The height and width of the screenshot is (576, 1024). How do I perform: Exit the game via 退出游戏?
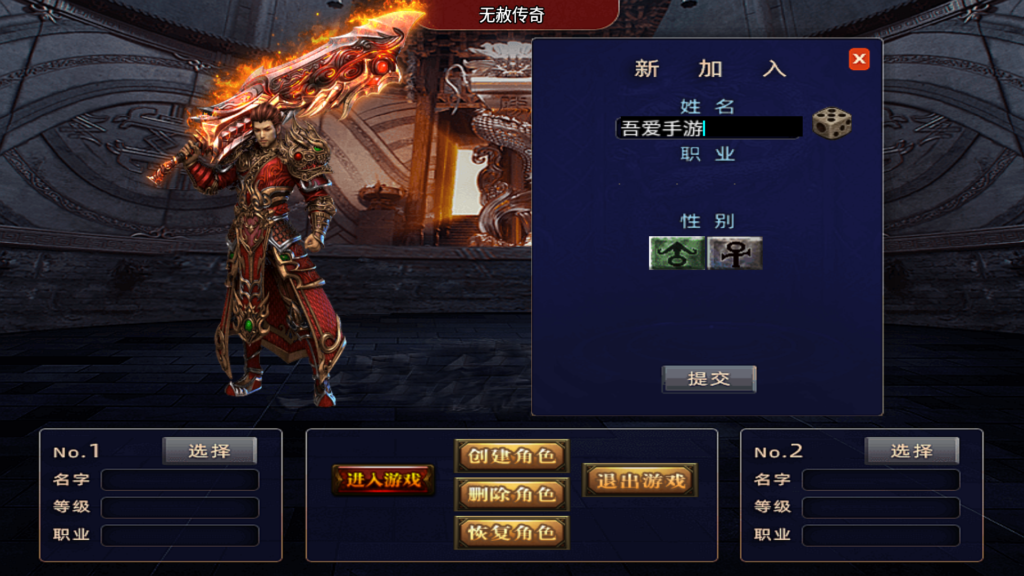(x=640, y=480)
